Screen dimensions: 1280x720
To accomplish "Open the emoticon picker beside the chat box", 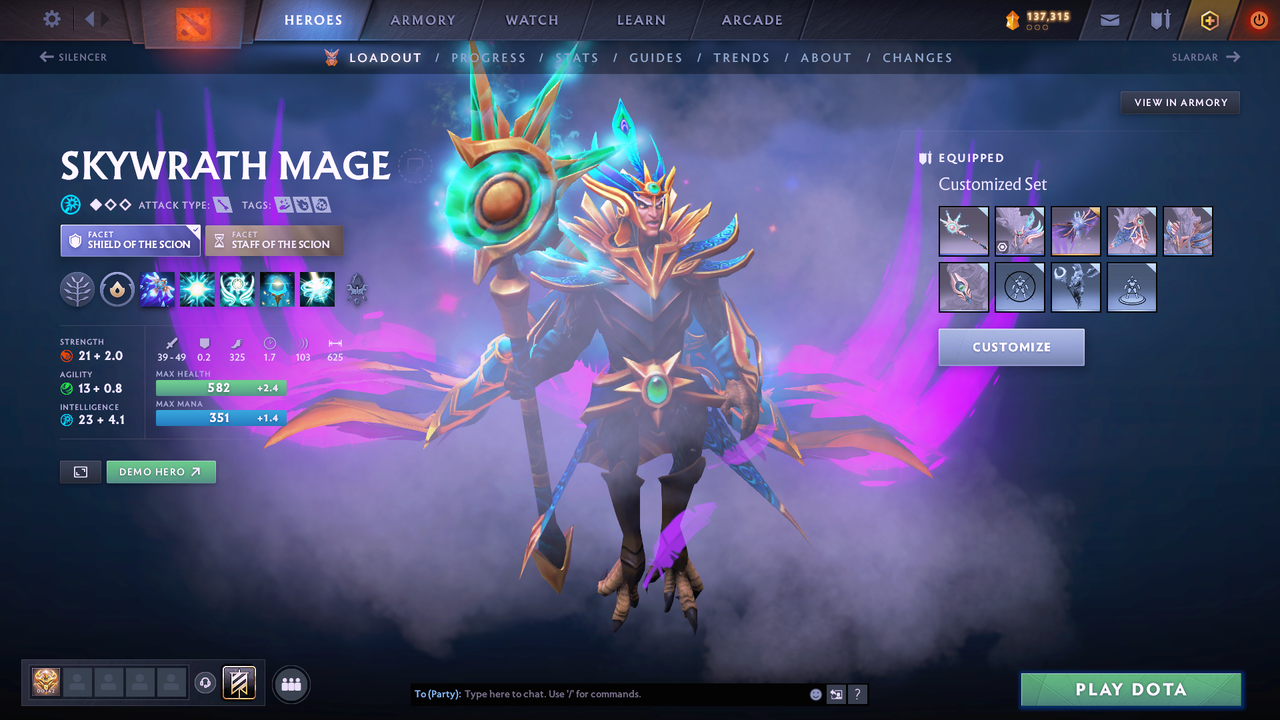I will click(814, 693).
